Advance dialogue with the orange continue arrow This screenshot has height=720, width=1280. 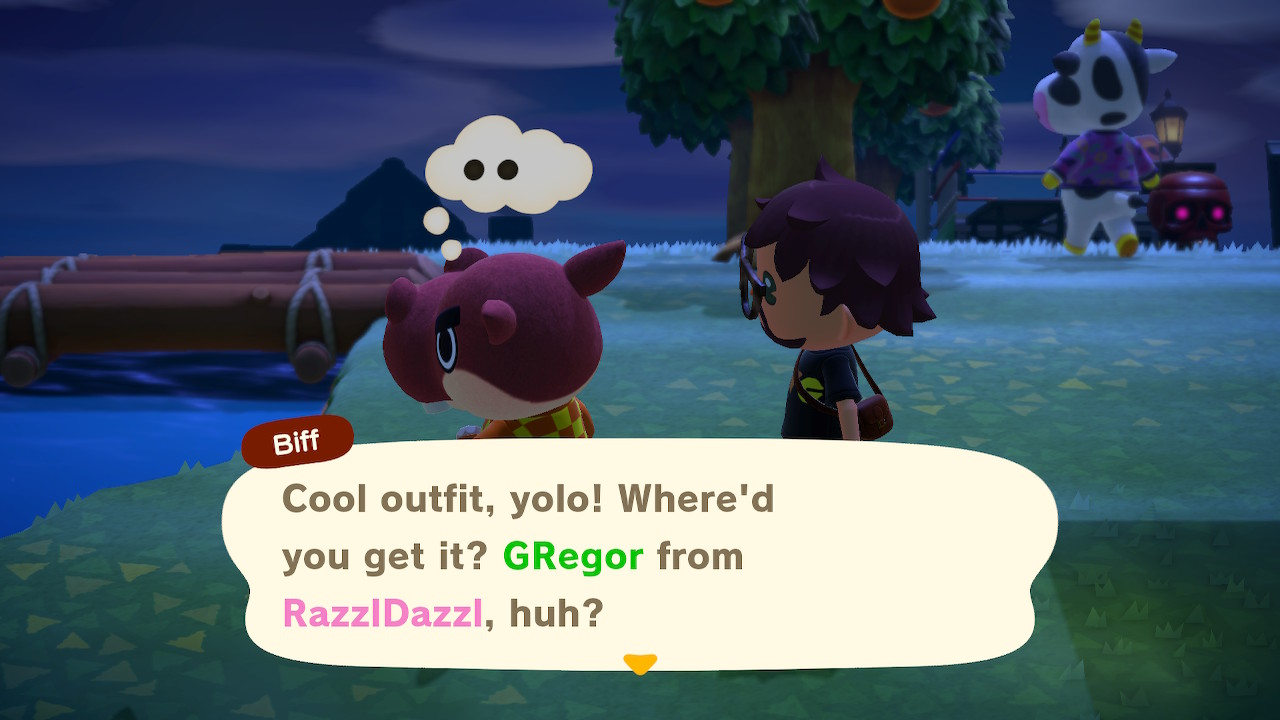[x=639, y=663]
